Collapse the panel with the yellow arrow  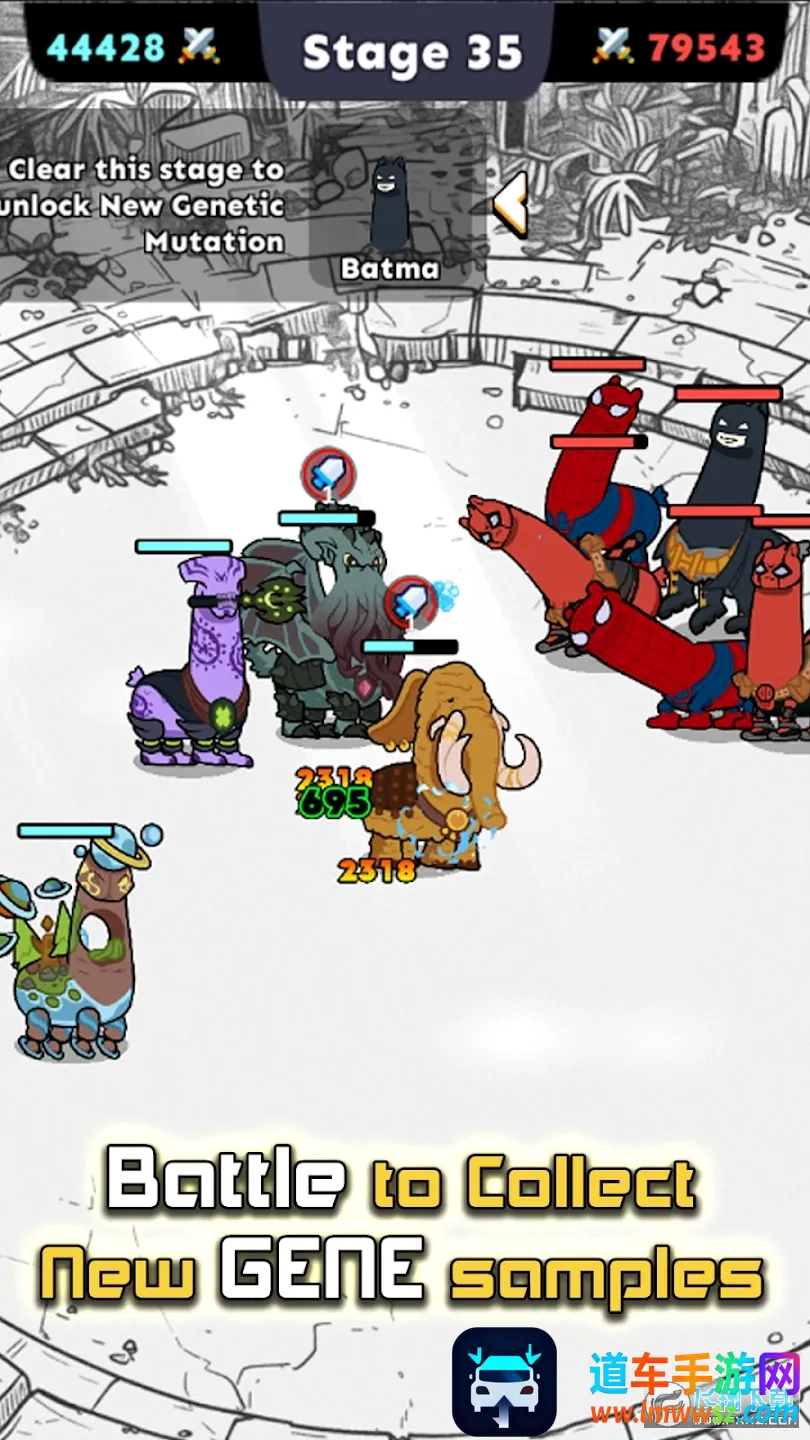click(510, 203)
